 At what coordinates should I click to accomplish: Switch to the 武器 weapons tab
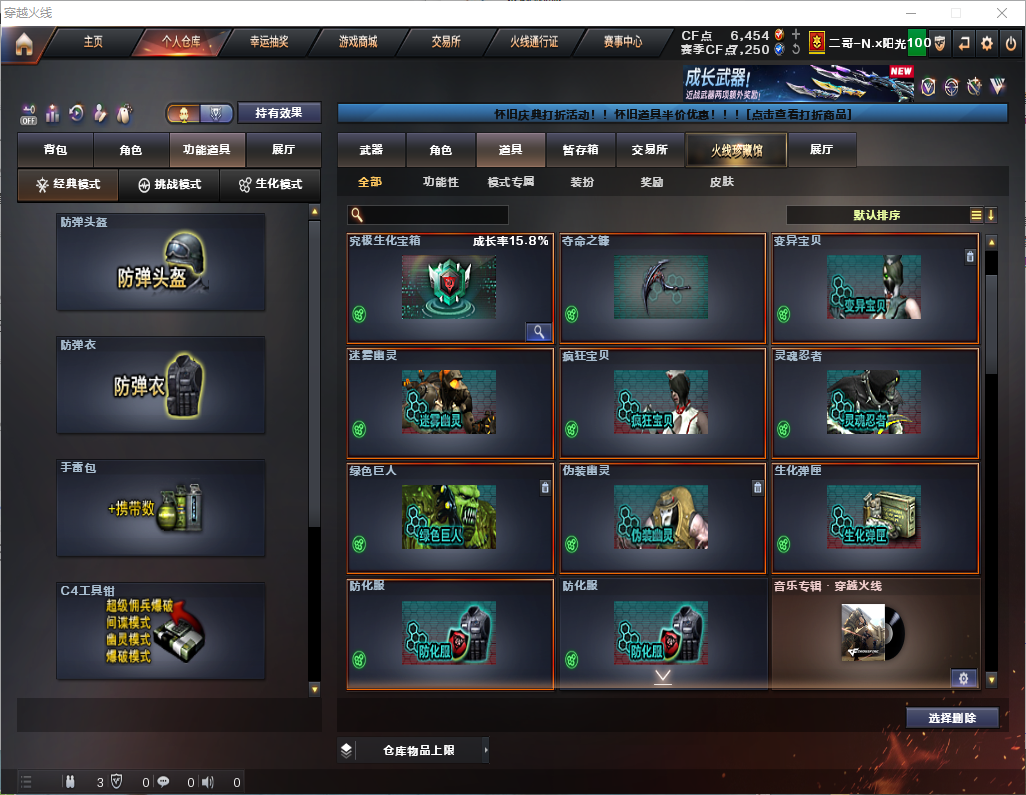point(371,150)
